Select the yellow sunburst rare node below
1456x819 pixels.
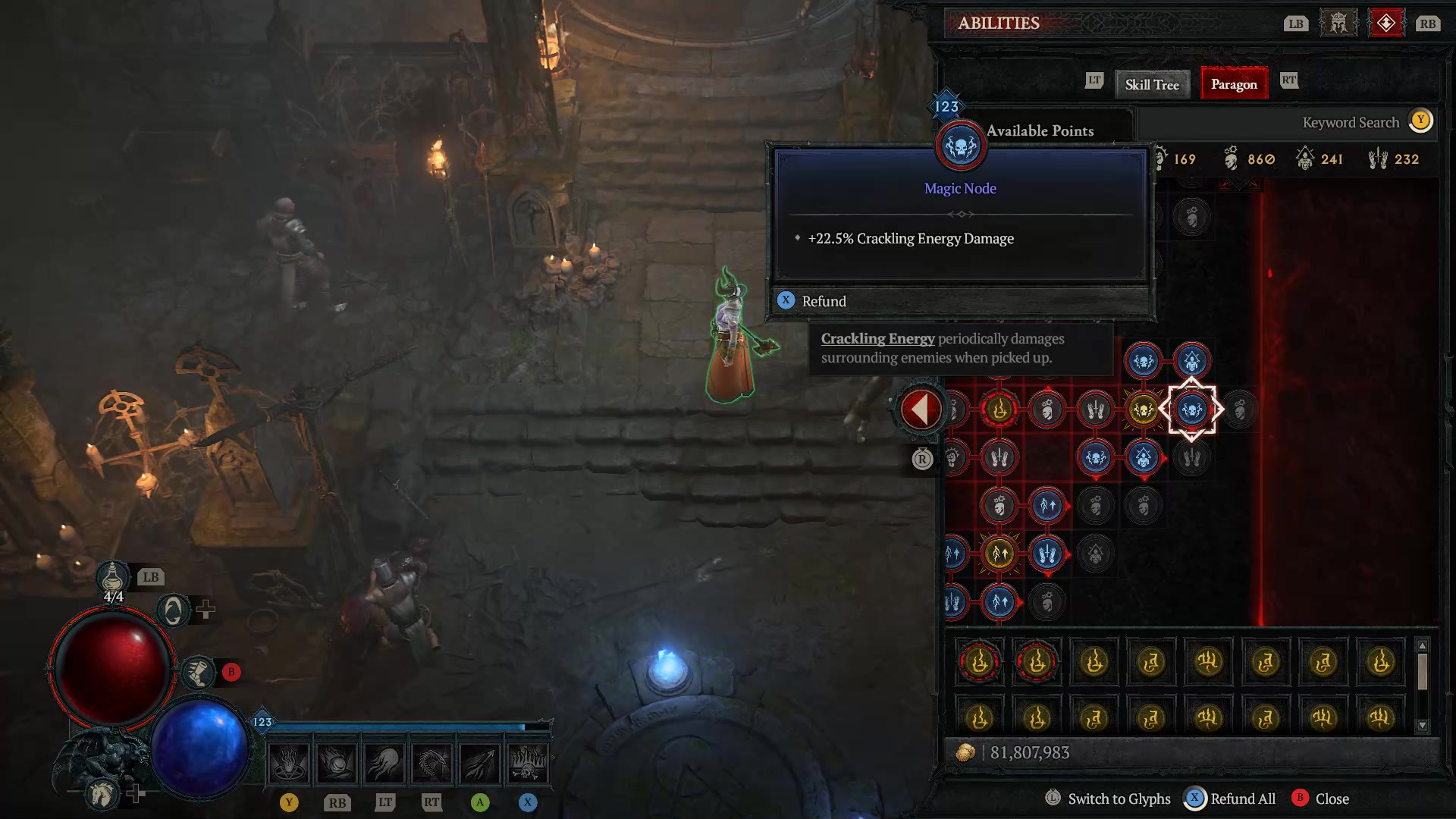[1001, 554]
